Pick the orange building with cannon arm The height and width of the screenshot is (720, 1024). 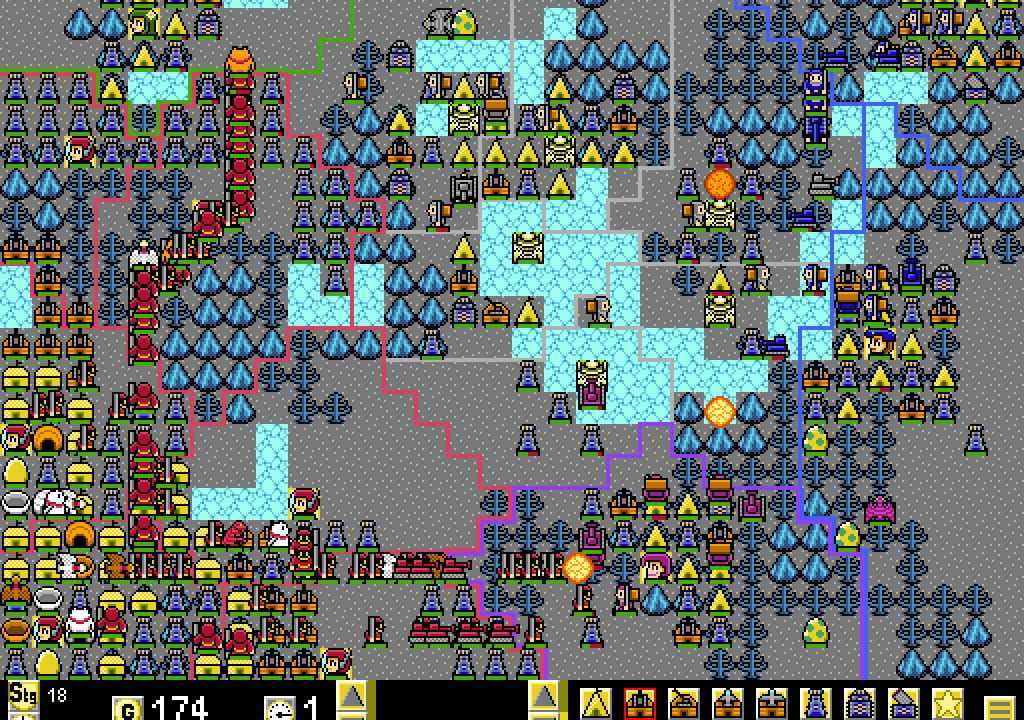click(684, 702)
